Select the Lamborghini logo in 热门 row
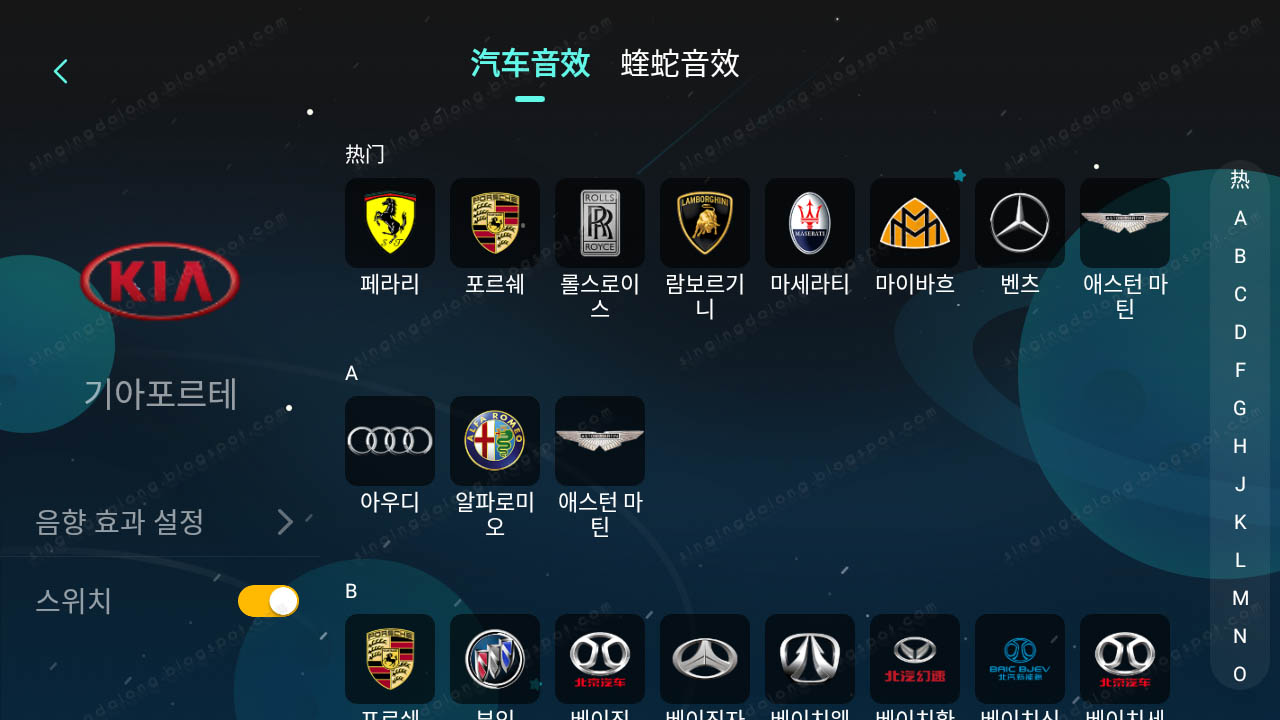This screenshot has width=1280, height=720. pos(705,222)
